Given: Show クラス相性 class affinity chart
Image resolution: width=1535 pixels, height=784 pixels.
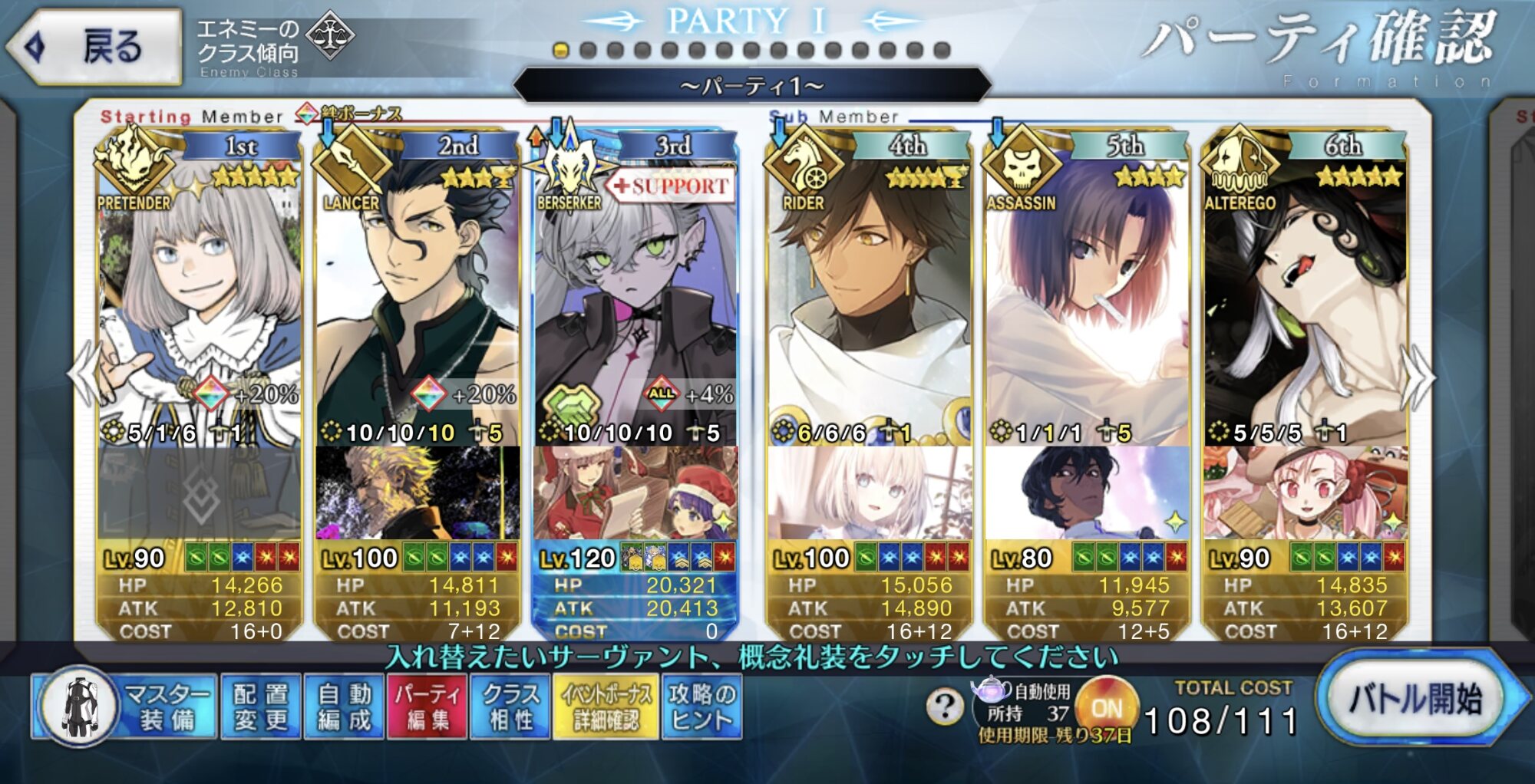Looking at the screenshot, I should [x=510, y=707].
